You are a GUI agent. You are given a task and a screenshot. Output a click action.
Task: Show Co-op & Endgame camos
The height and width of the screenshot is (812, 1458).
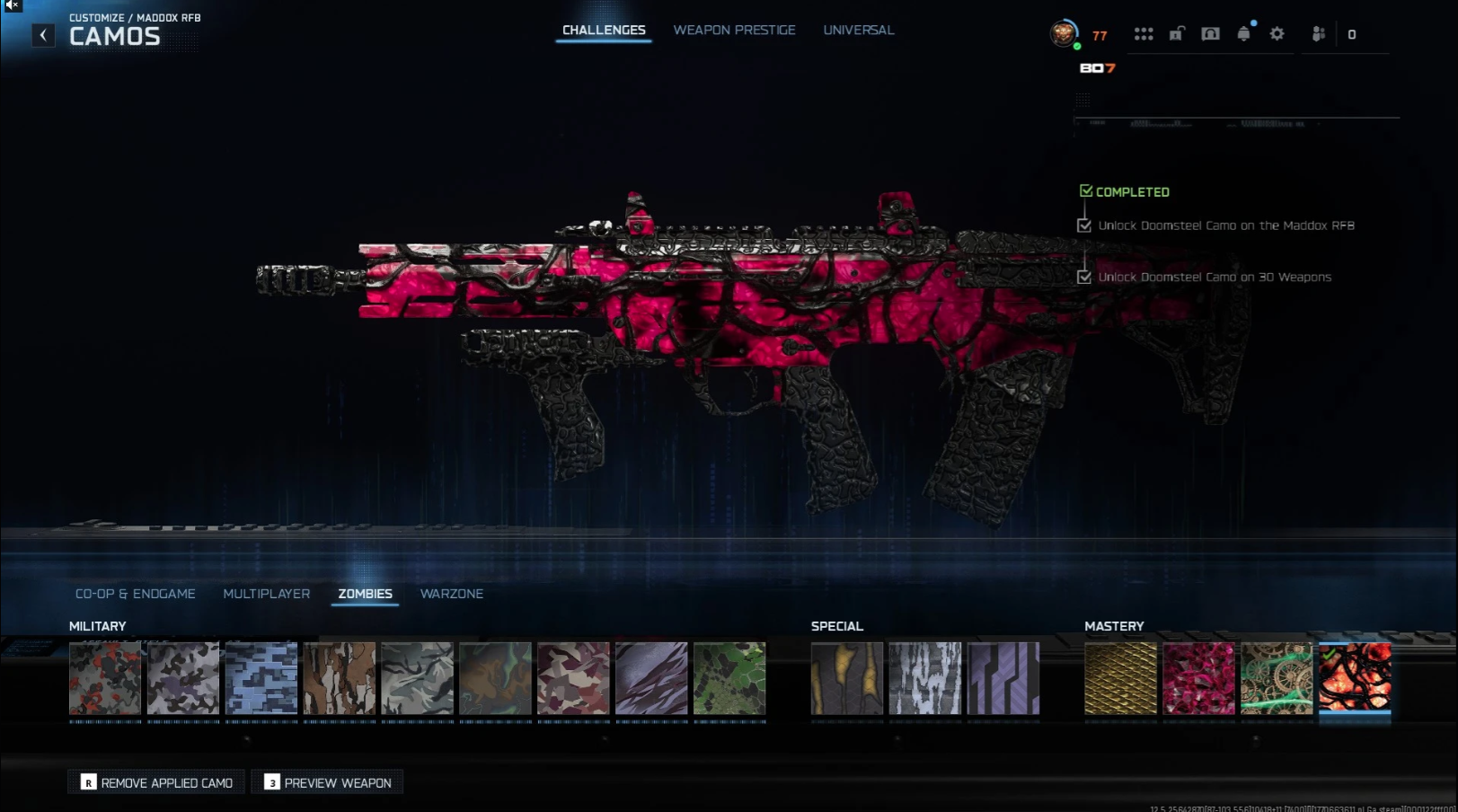tap(135, 594)
